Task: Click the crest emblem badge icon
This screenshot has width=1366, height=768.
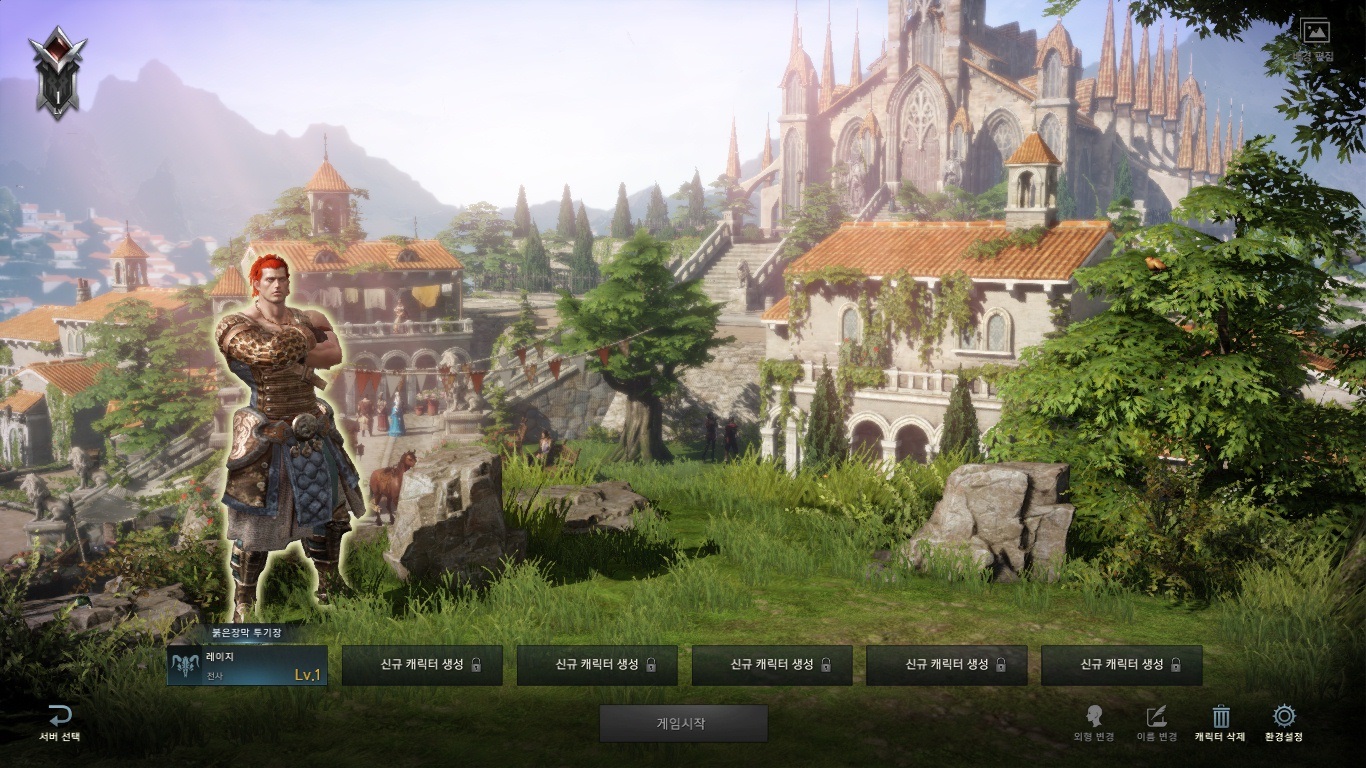Action: pos(58,72)
